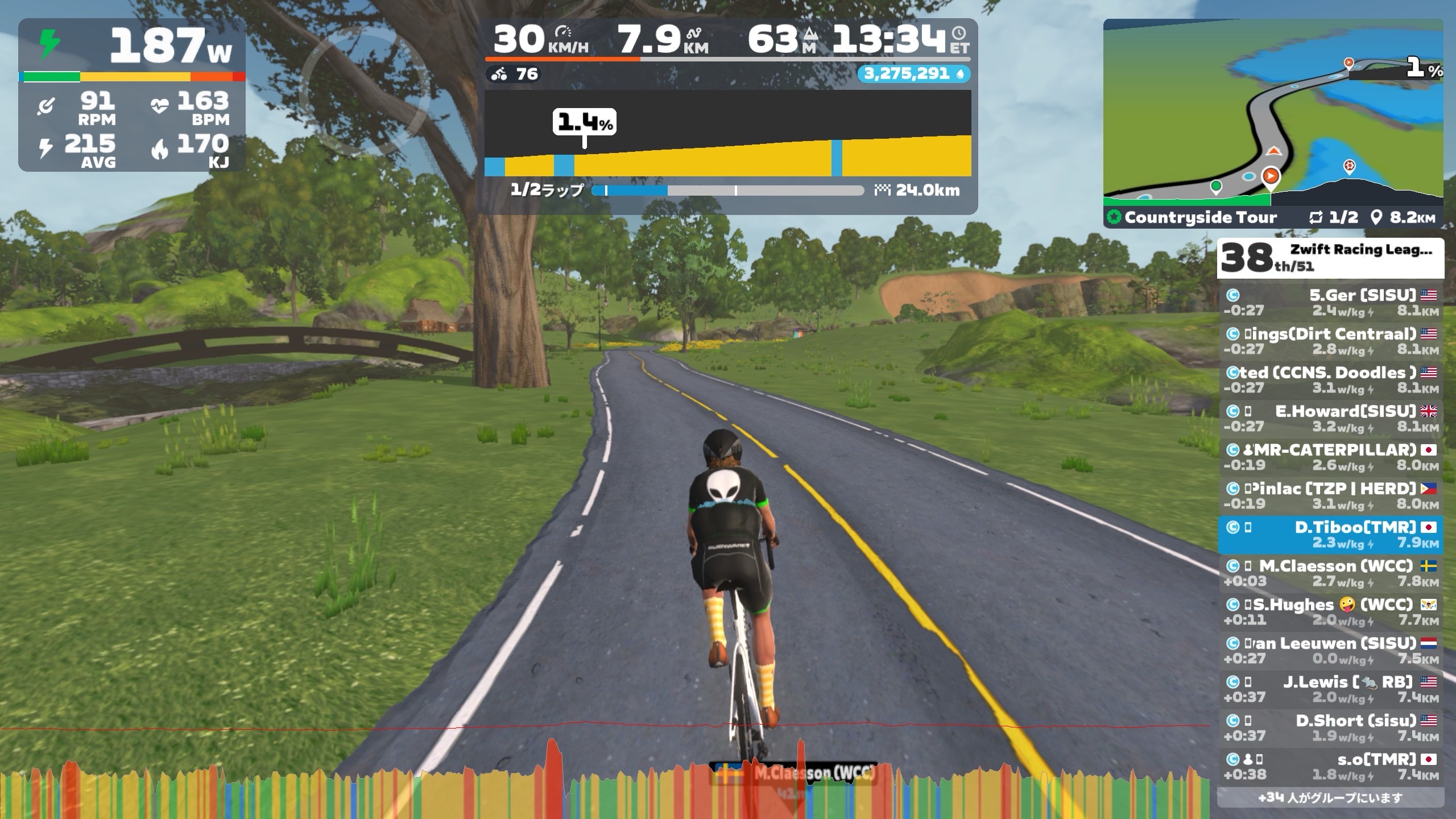Image resolution: width=1456 pixels, height=819 pixels.
Task: Select the 5.Ger [SISU] rider row
Action: [1330, 303]
